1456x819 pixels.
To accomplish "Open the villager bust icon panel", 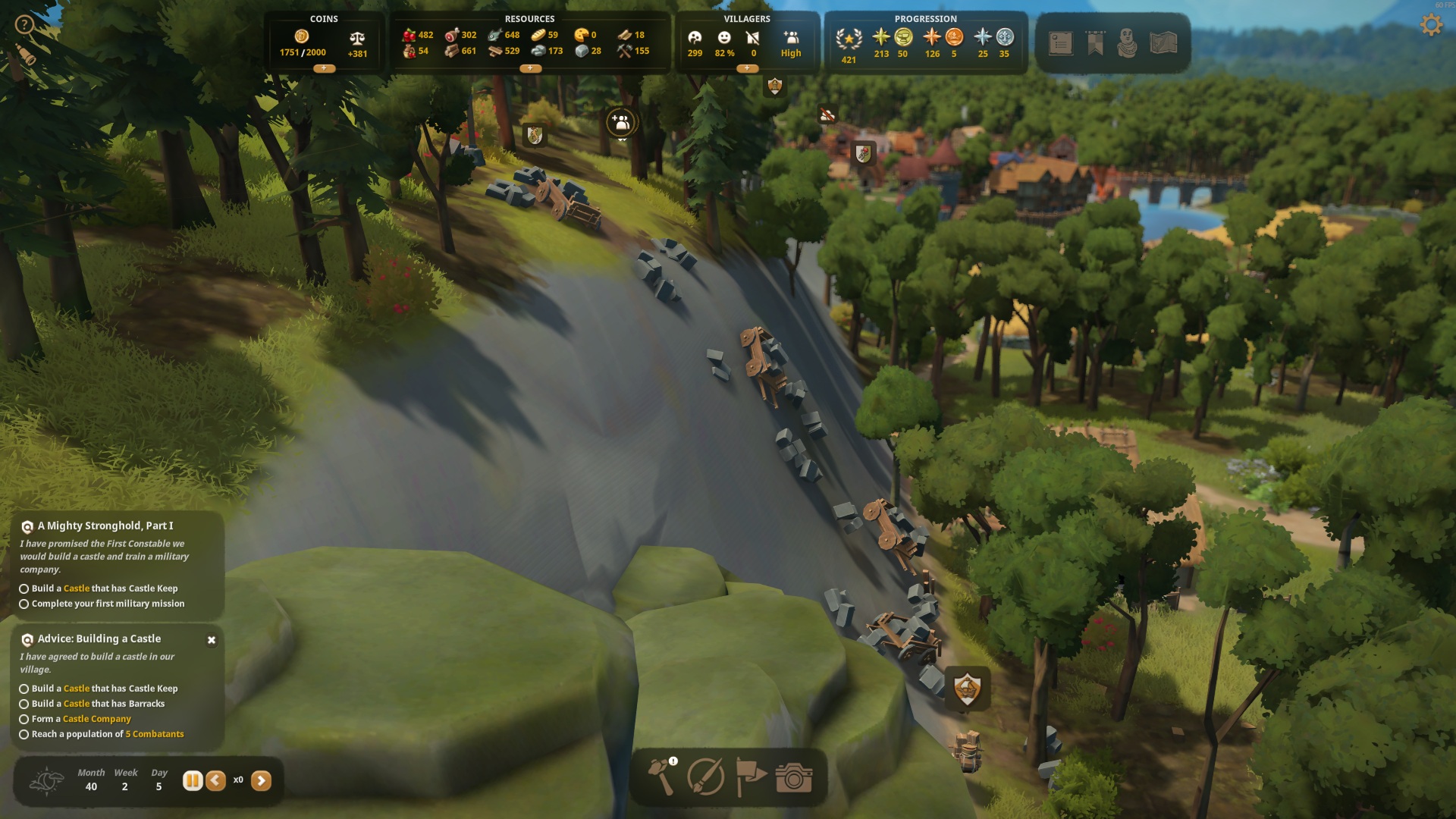I will (x=1128, y=43).
